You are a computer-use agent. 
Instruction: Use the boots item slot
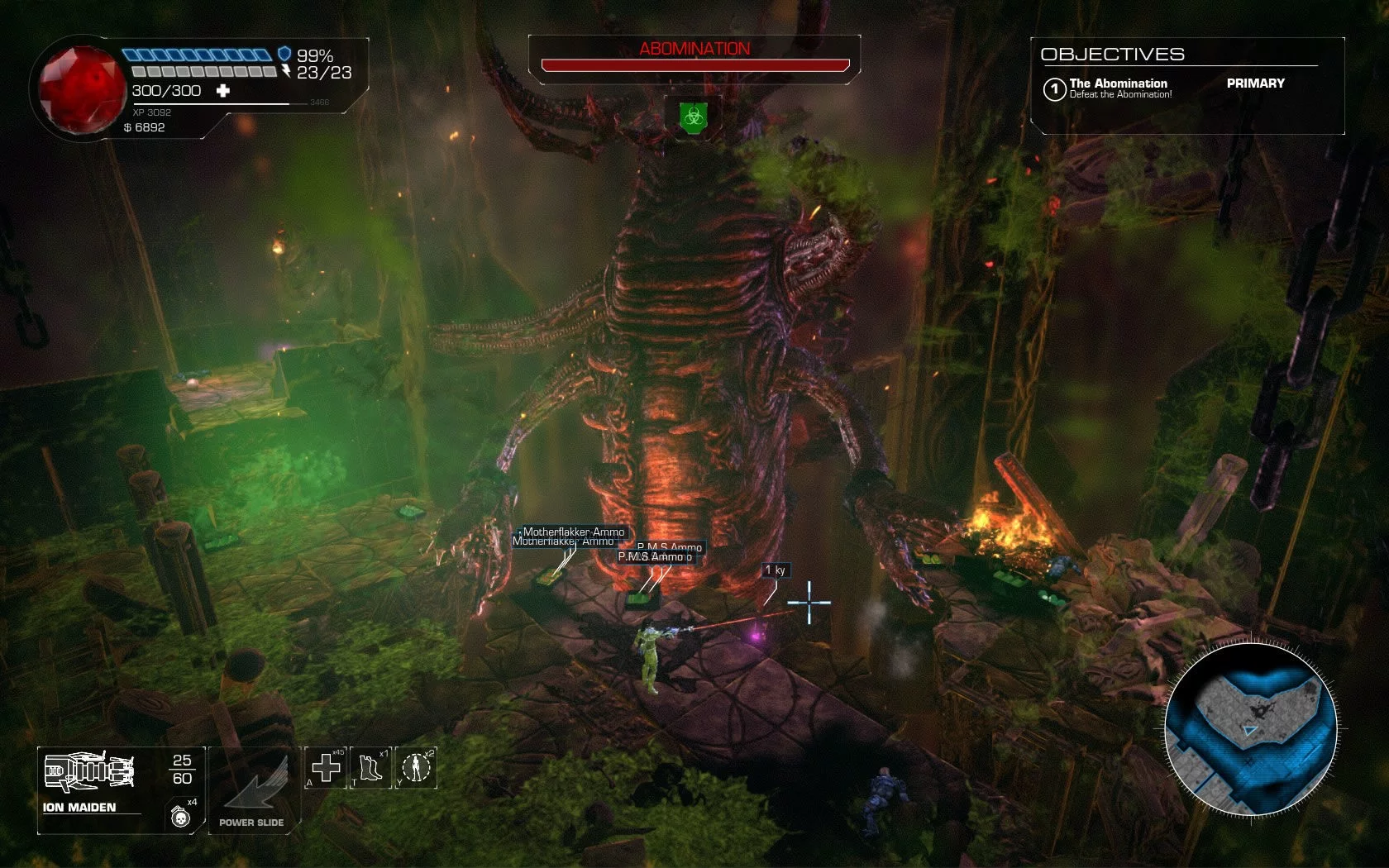click(x=370, y=767)
